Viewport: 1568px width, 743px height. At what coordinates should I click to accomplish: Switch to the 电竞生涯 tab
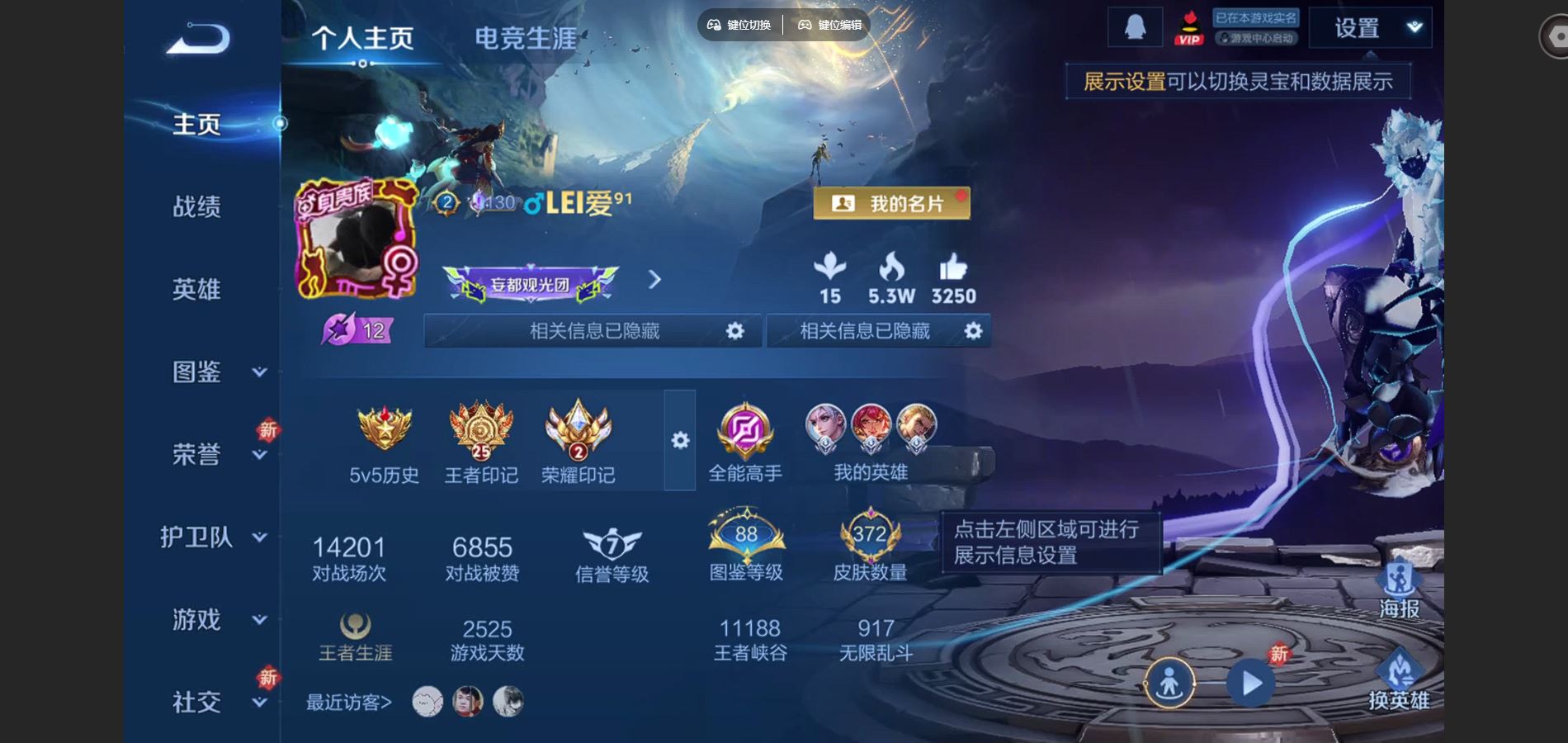pos(525,39)
